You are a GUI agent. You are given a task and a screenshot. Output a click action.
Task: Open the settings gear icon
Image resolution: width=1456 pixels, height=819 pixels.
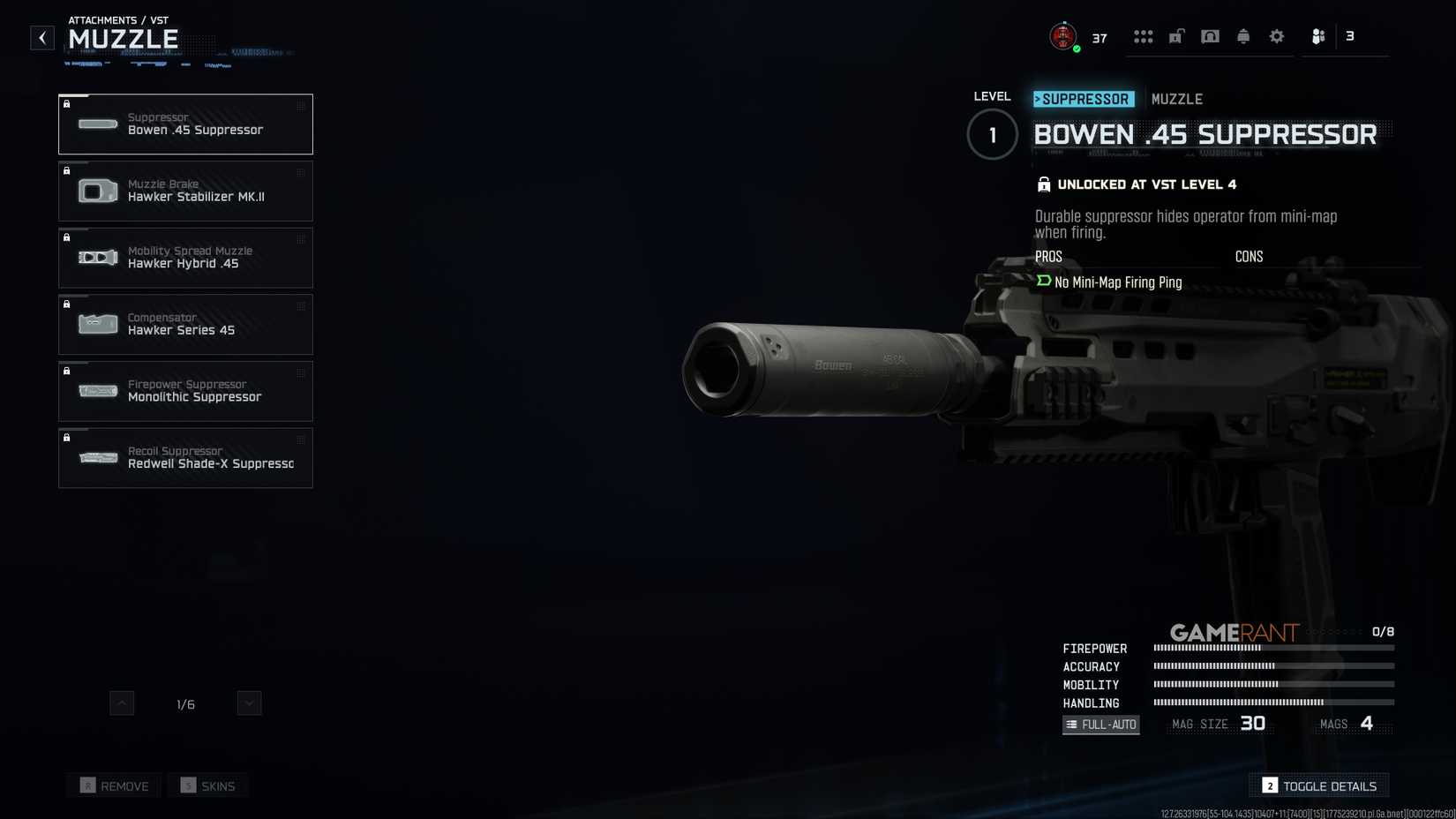[1276, 36]
